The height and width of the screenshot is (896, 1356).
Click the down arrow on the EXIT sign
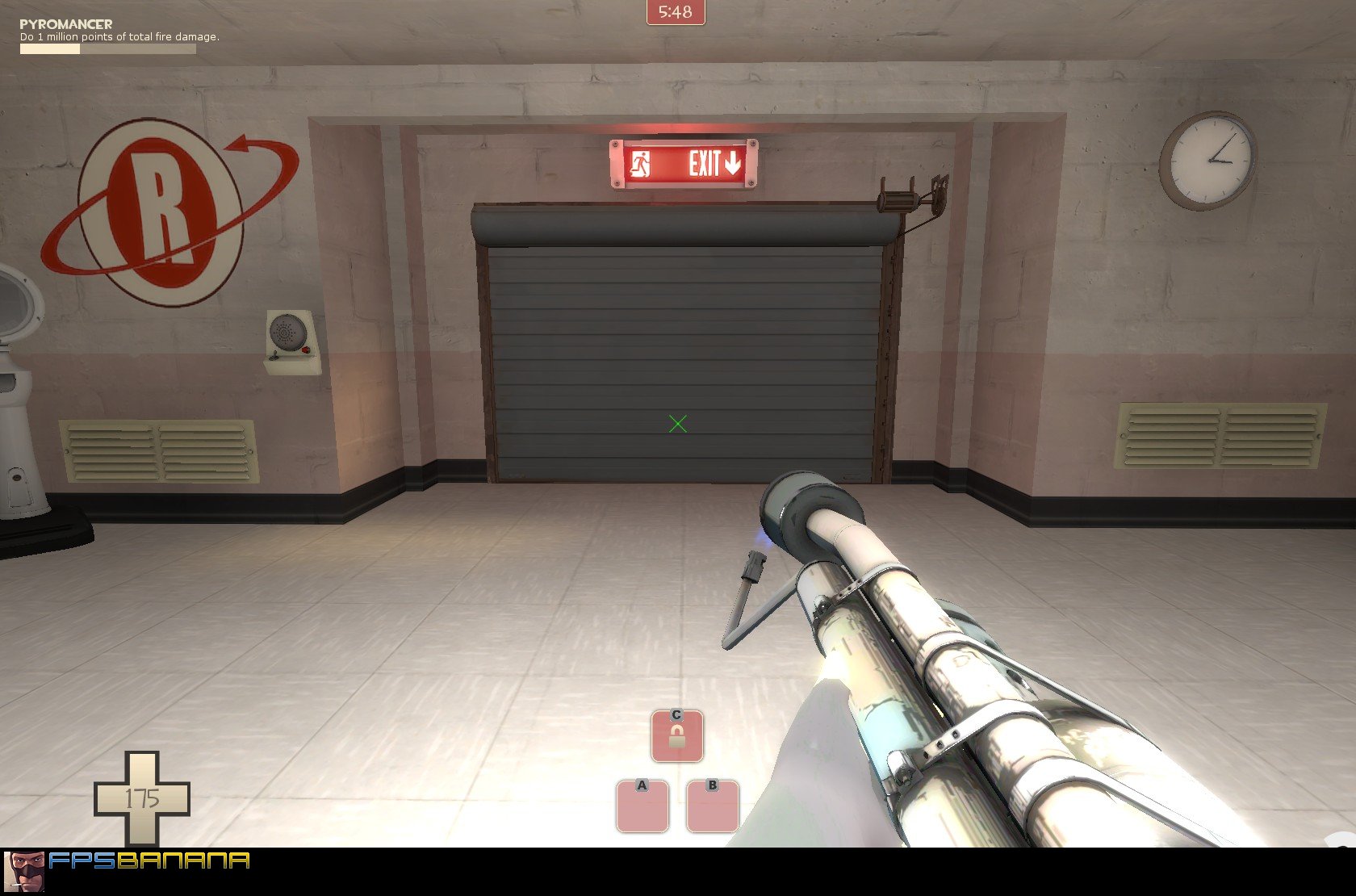point(733,164)
